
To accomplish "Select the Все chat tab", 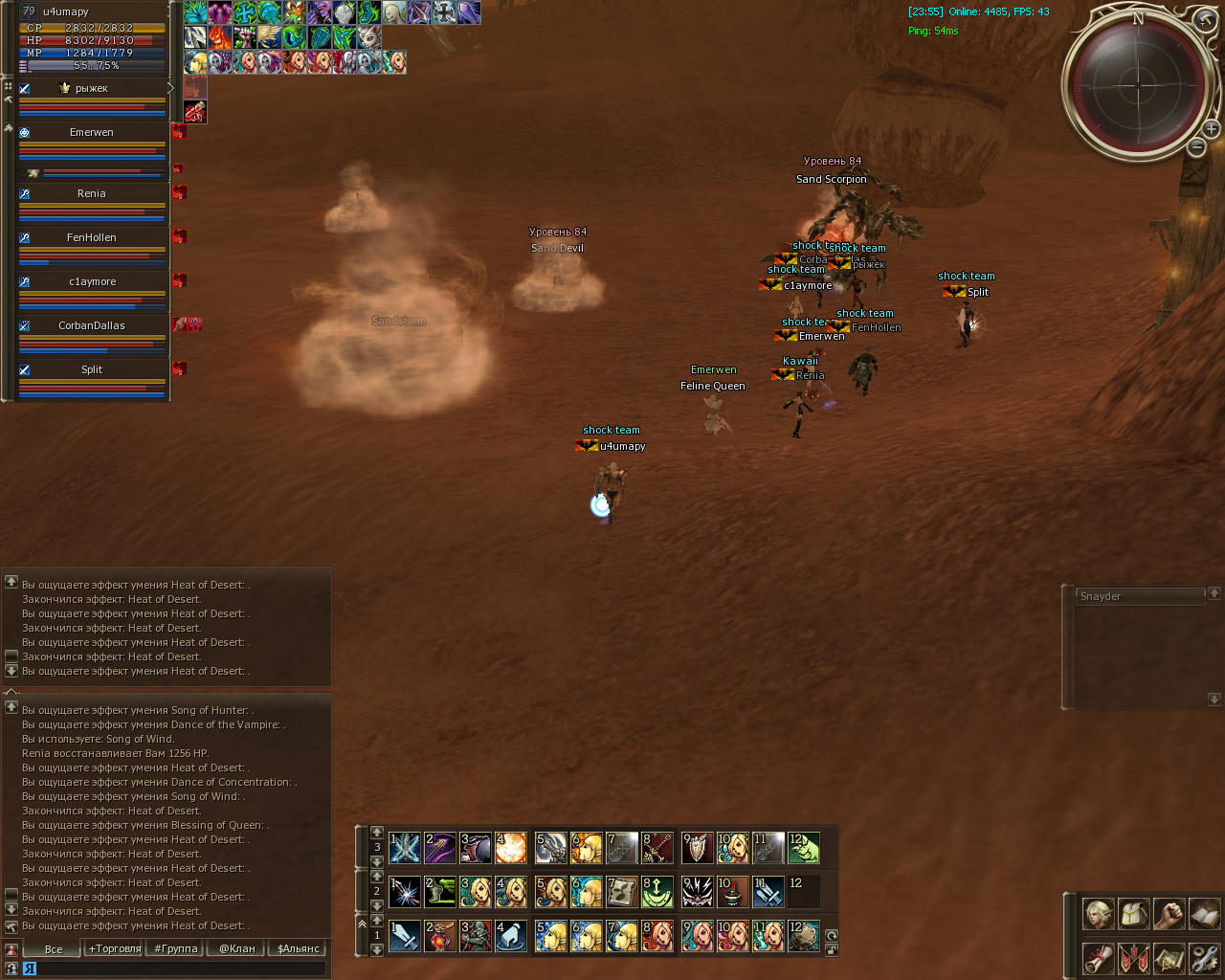I will pyautogui.click(x=54, y=948).
